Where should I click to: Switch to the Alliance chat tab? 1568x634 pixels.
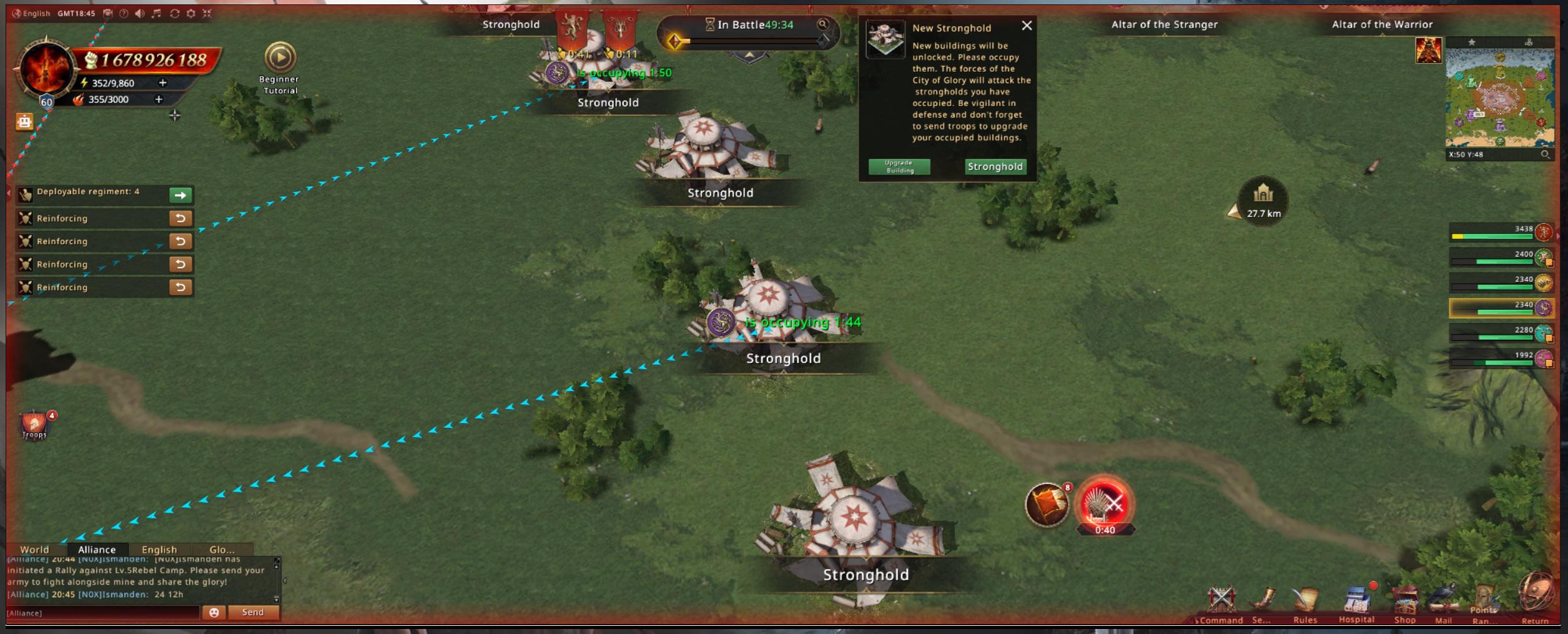97,550
